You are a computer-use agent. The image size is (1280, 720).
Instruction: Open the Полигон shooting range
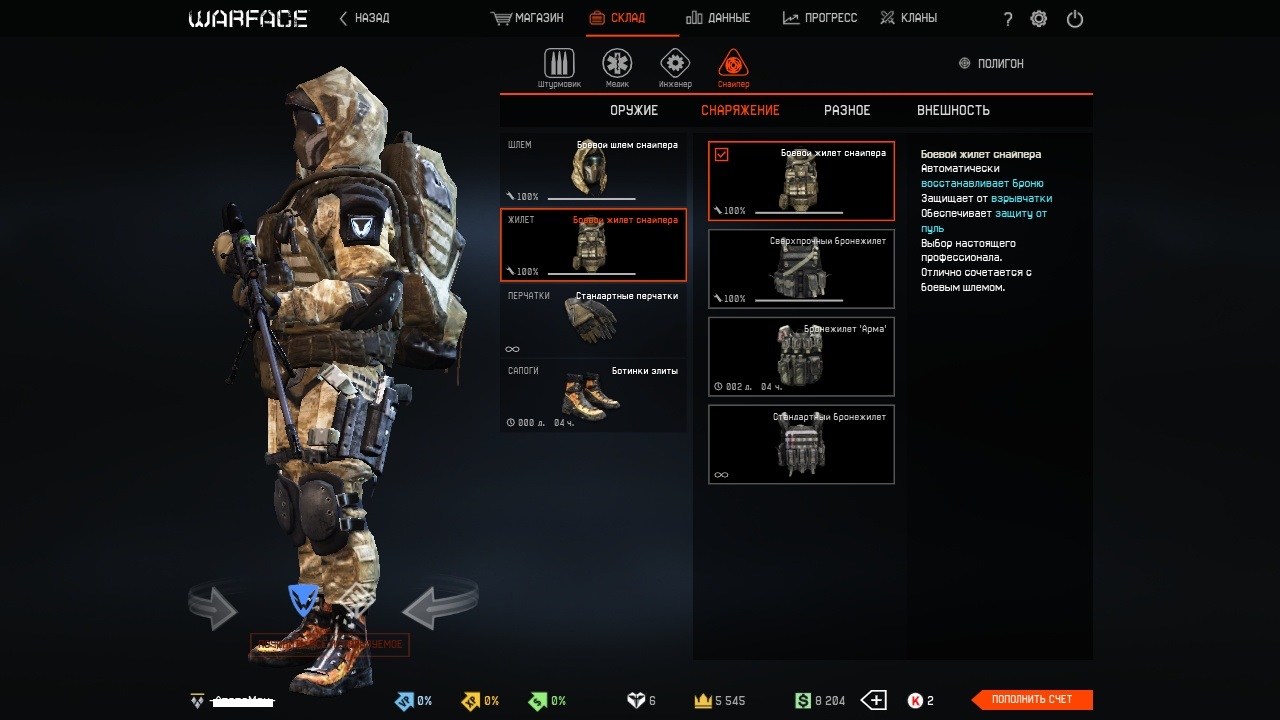click(991, 63)
